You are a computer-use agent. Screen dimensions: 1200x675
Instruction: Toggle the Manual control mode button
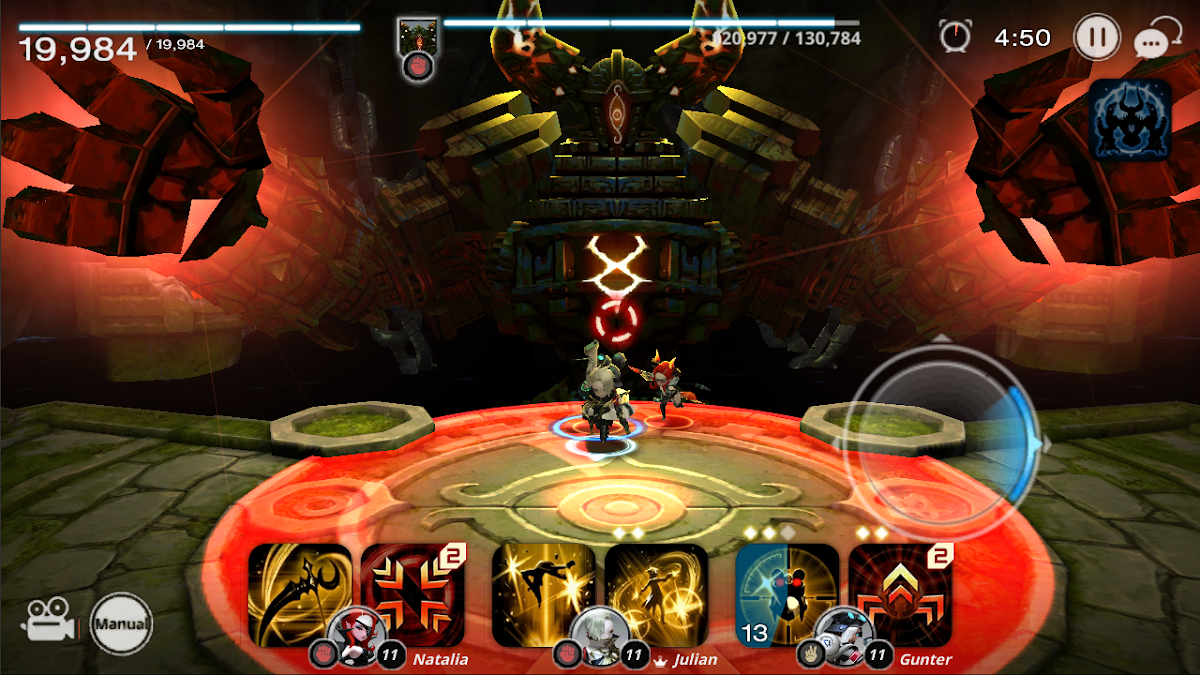122,625
